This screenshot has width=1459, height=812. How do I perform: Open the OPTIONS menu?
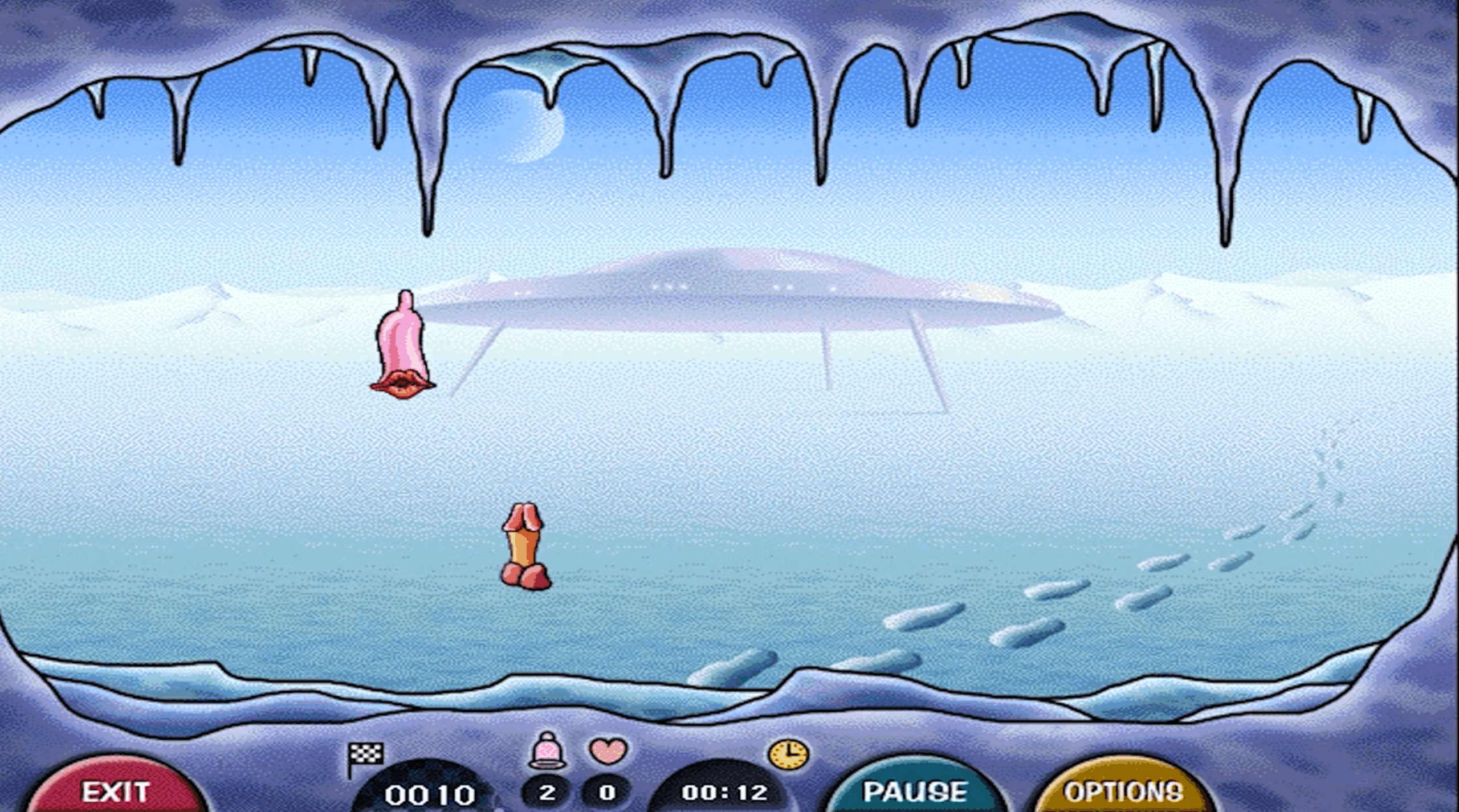click(1123, 790)
